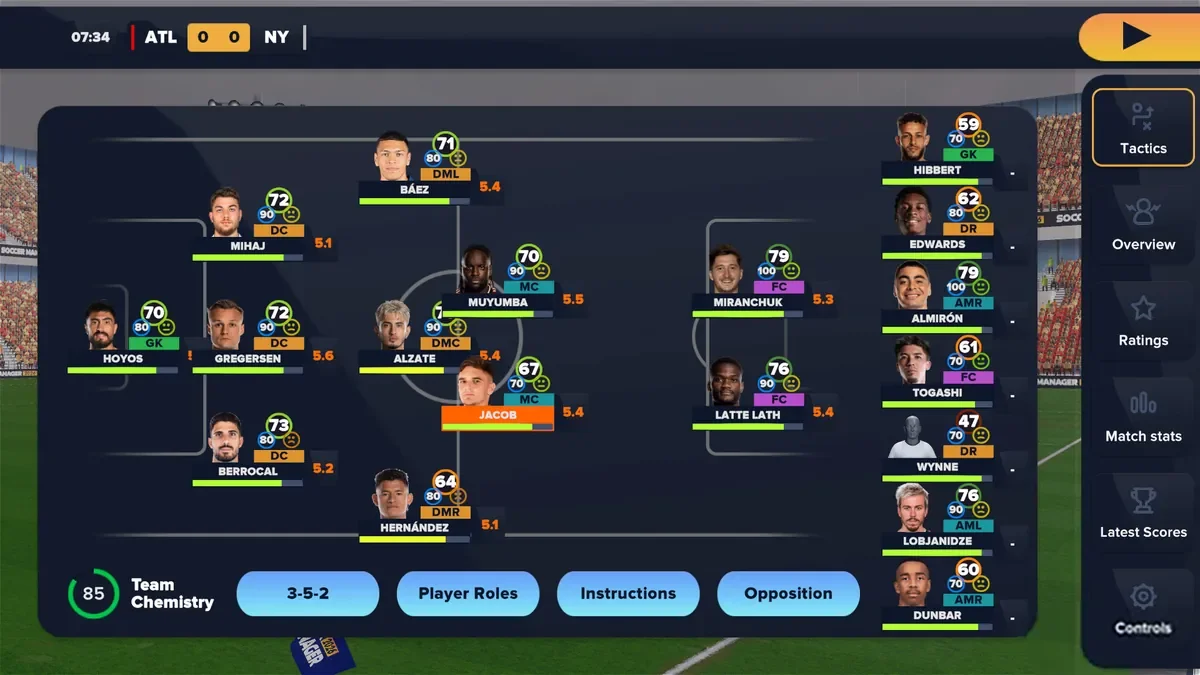
Task: View Latest Scores
Action: point(1143,512)
